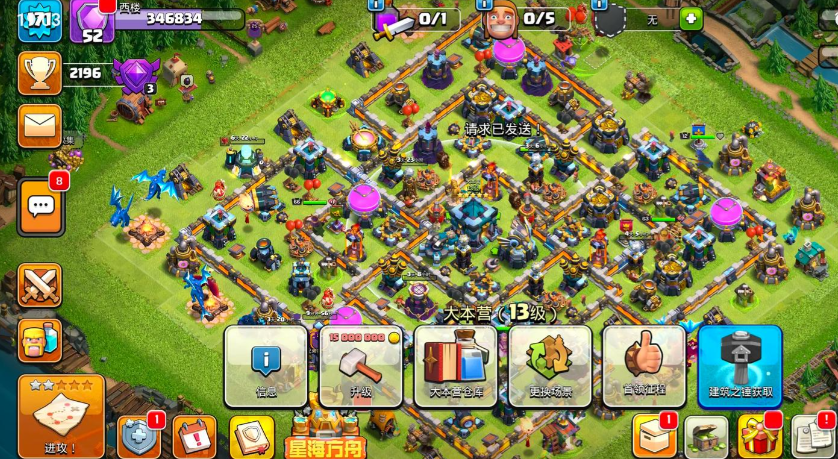
Task: Open the Info (信息) button for Town Hall
Action: point(265,365)
